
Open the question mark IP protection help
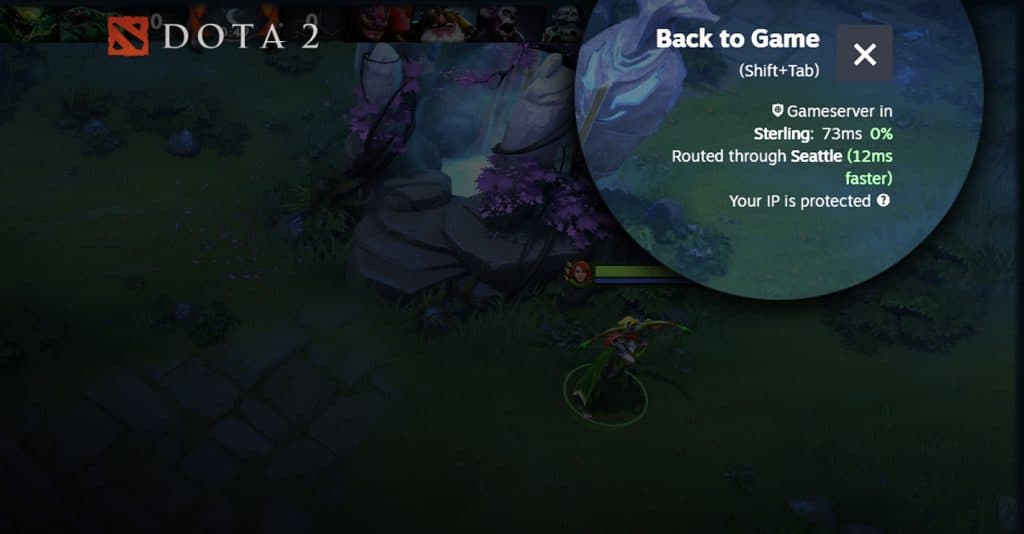click(x=883, y=200)
